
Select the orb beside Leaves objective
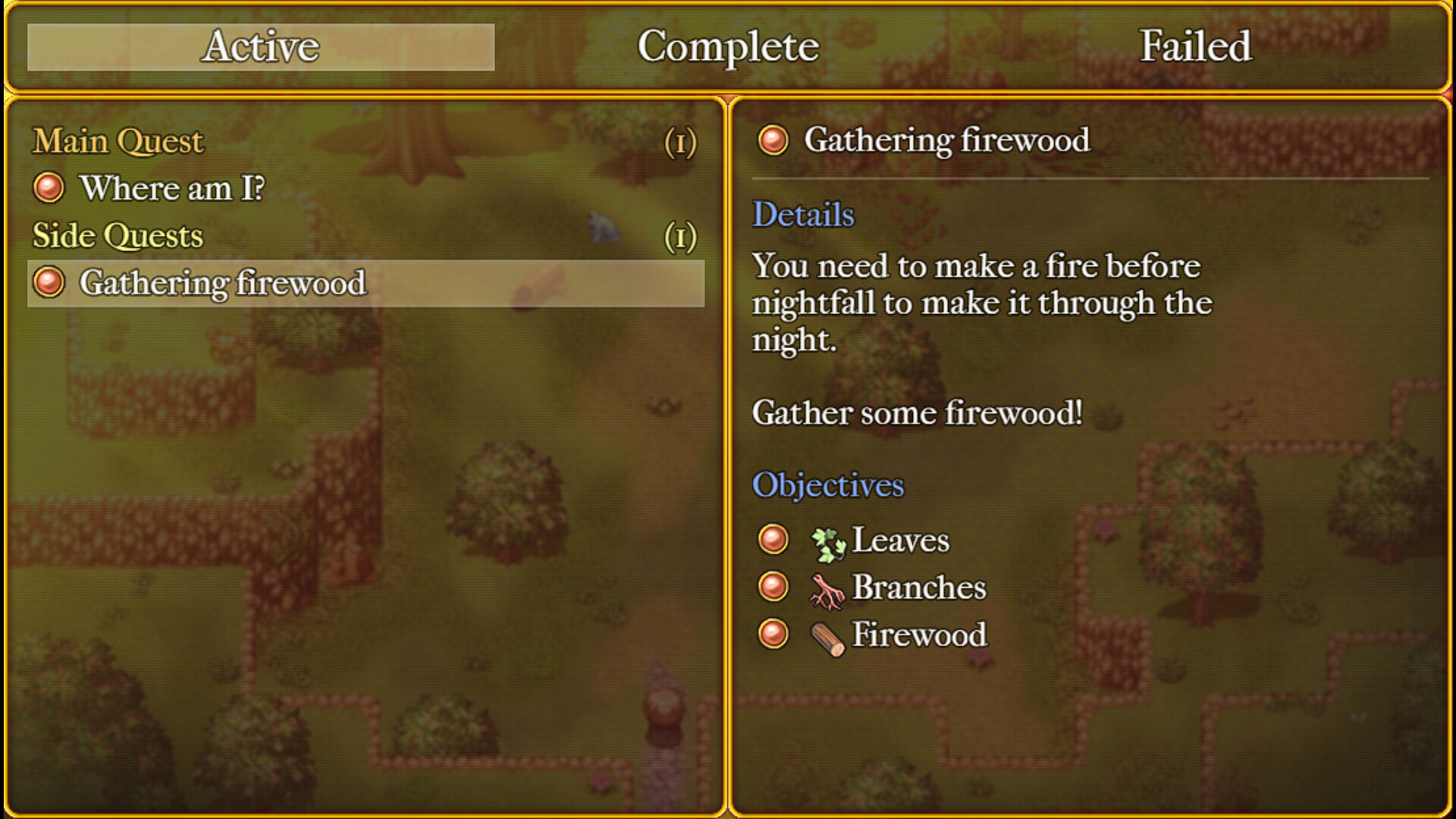(774, 539)
